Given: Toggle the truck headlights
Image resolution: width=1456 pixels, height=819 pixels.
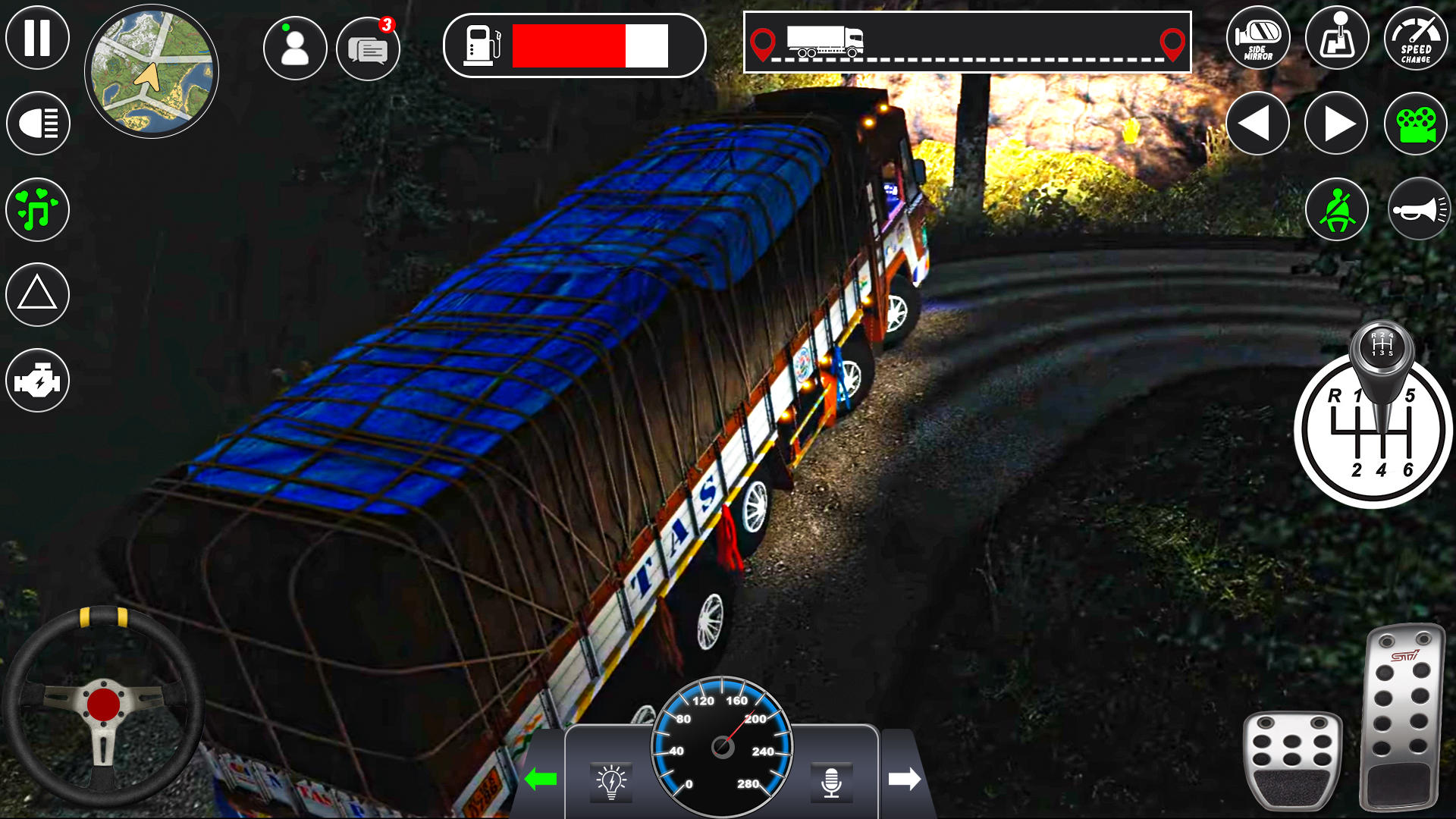Looking at the screenshot, I should click(x=37, y=122).
